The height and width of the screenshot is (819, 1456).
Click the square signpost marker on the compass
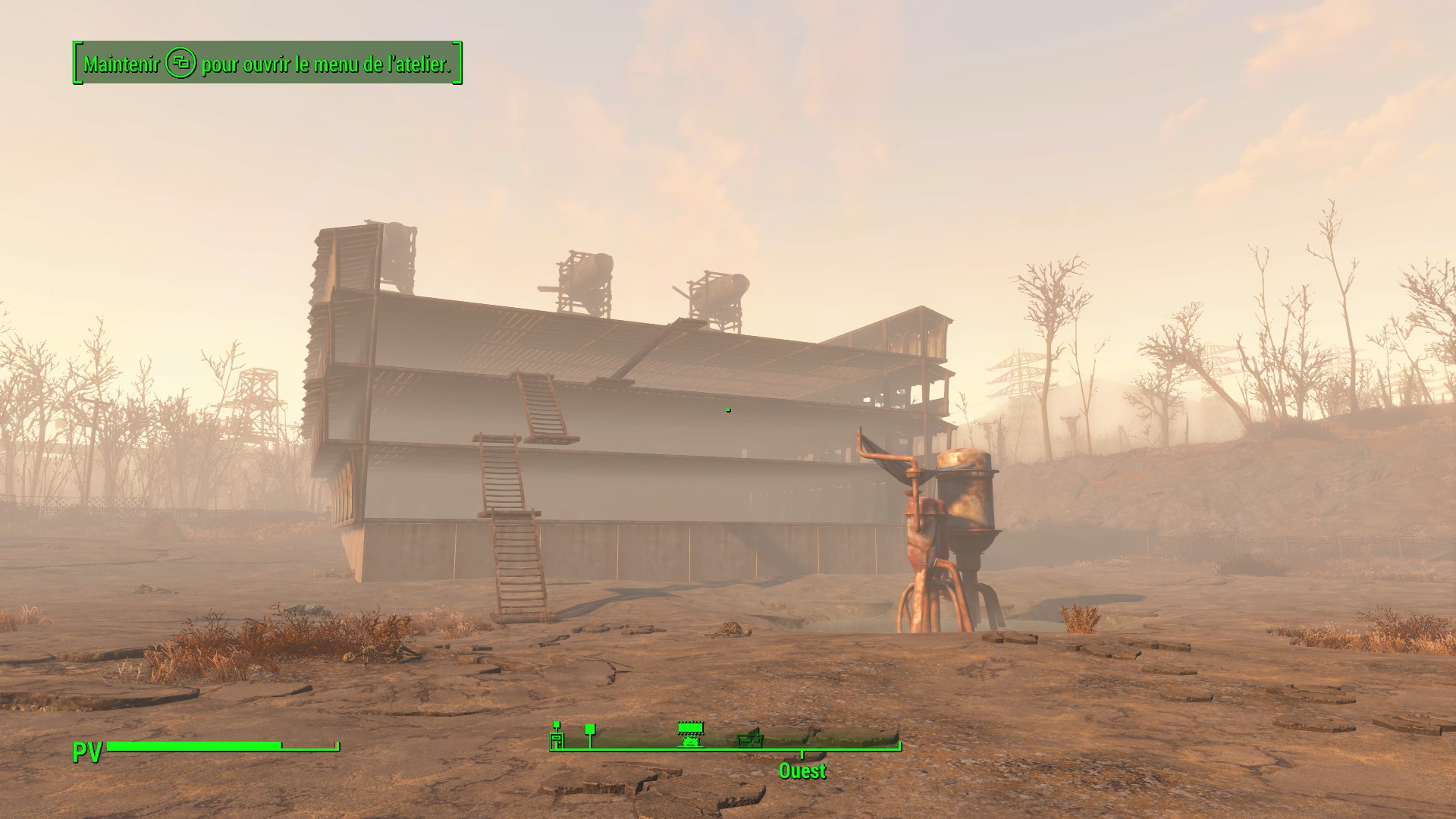pyautogui.click(x=590, y=733)
